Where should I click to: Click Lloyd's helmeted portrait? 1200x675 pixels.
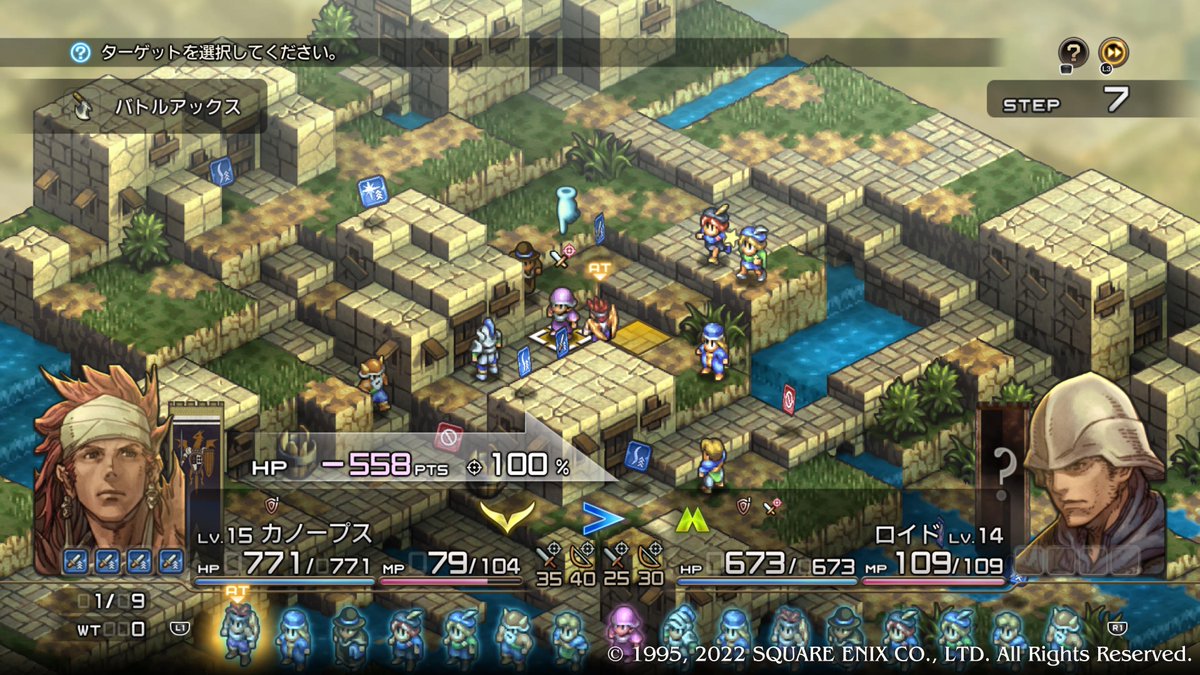[x=1094, y=472]
